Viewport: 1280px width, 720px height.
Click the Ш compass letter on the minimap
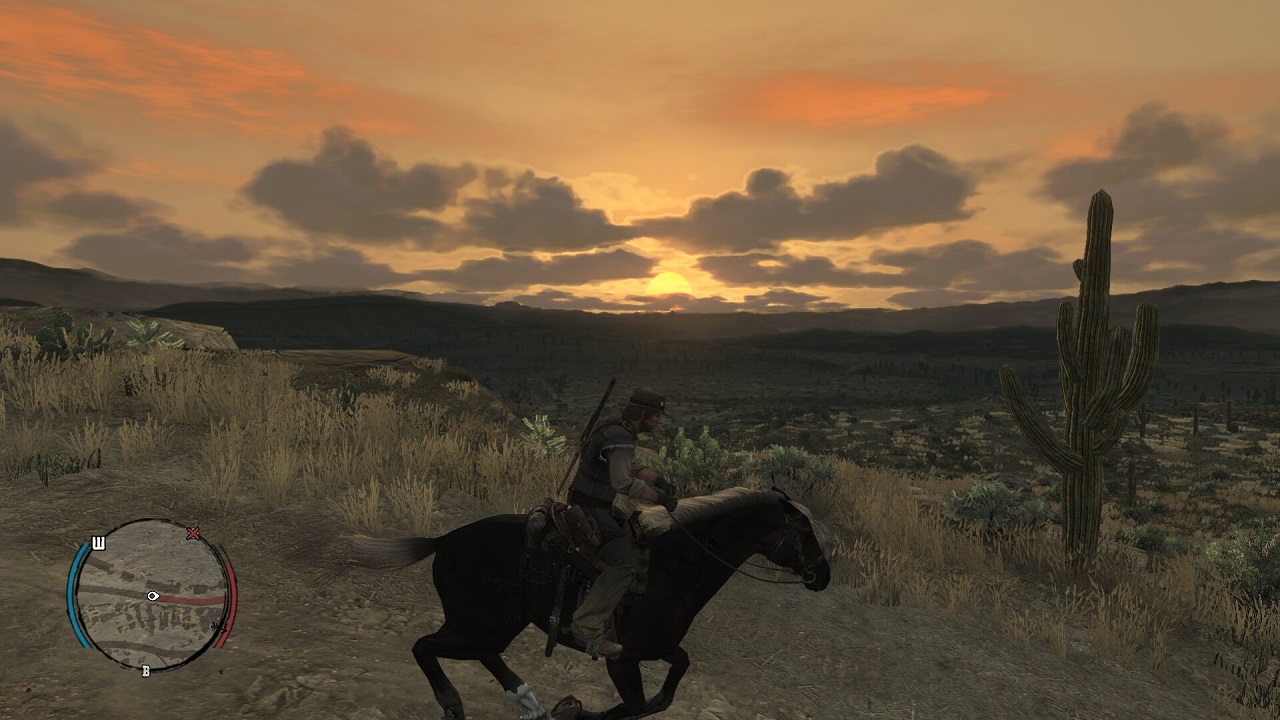point(98,543)
